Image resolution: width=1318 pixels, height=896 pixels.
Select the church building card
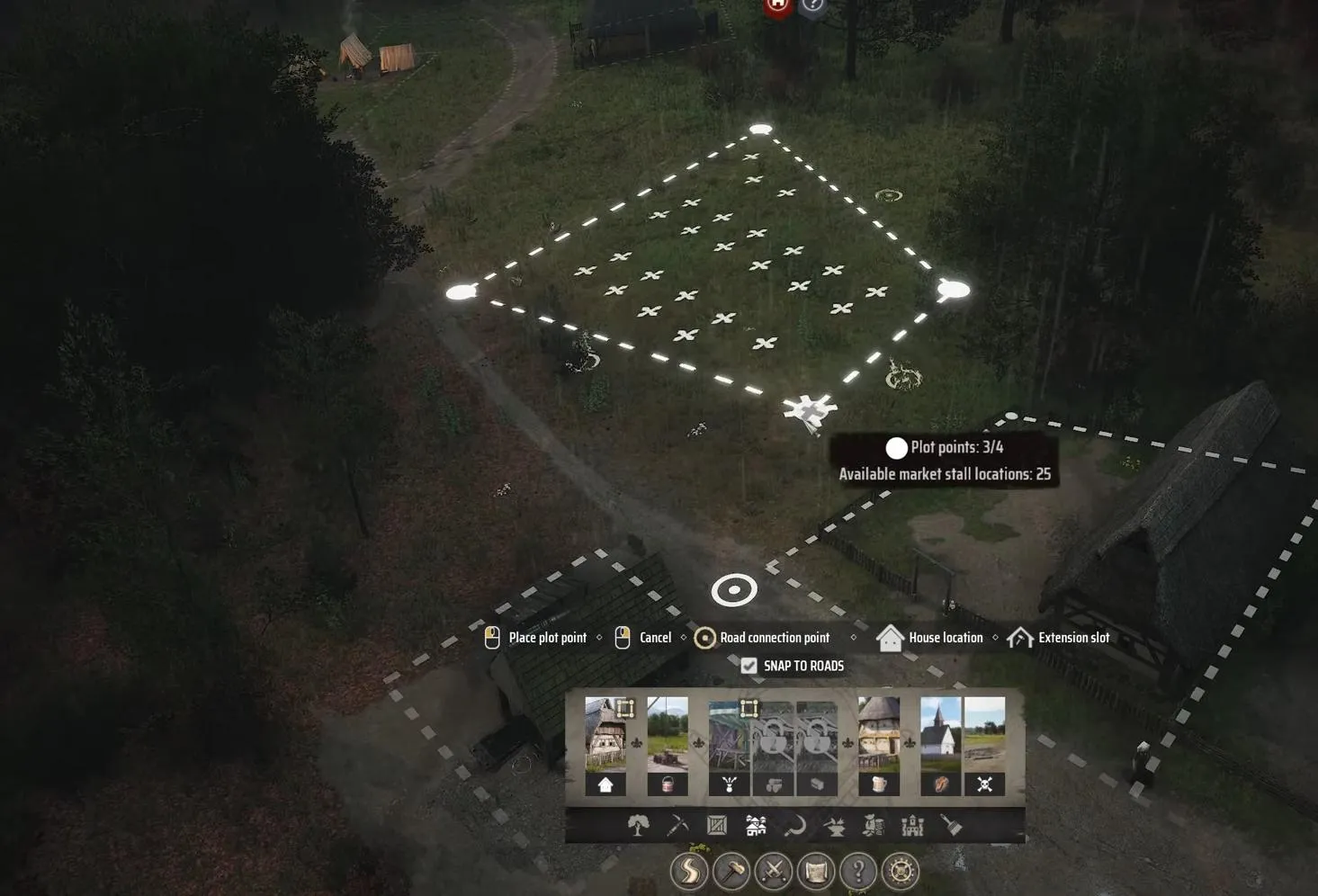pyautogui.click(x=940, y=745)
